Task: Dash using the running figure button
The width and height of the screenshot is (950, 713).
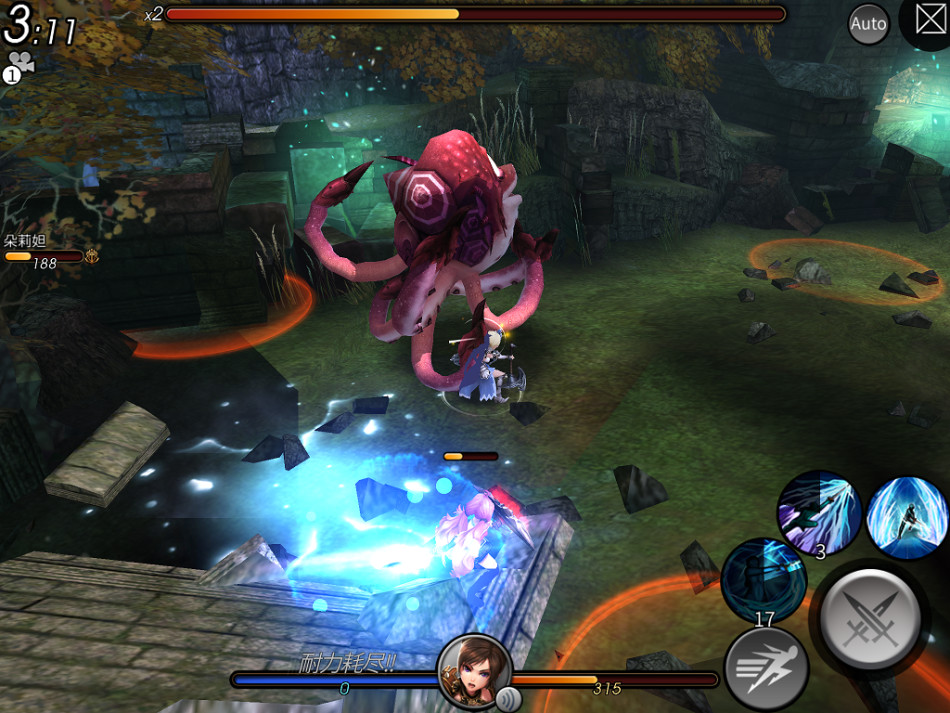Action: [766, 670]
